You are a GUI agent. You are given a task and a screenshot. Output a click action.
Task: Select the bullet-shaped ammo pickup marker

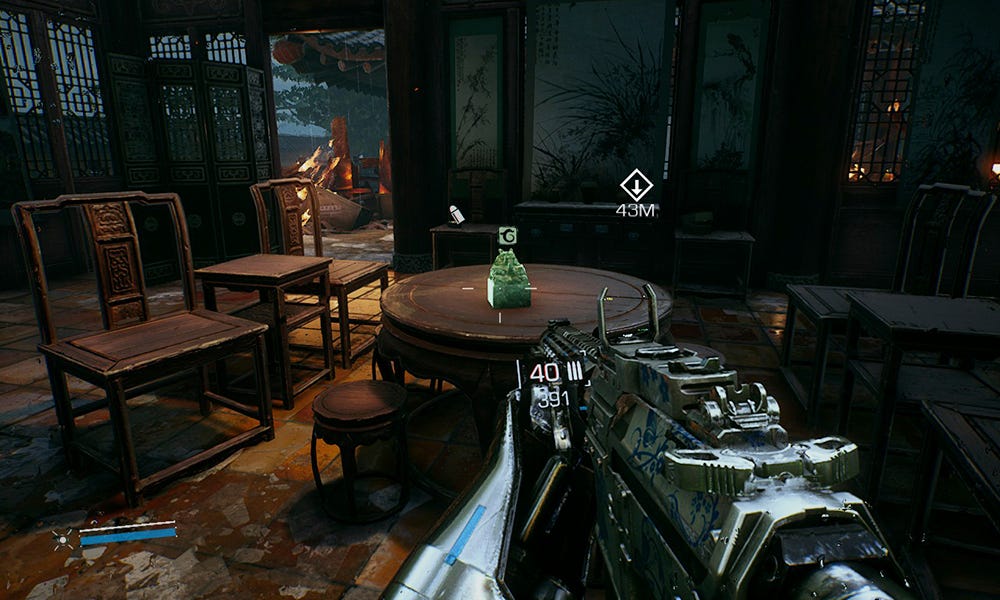point(456,214)
